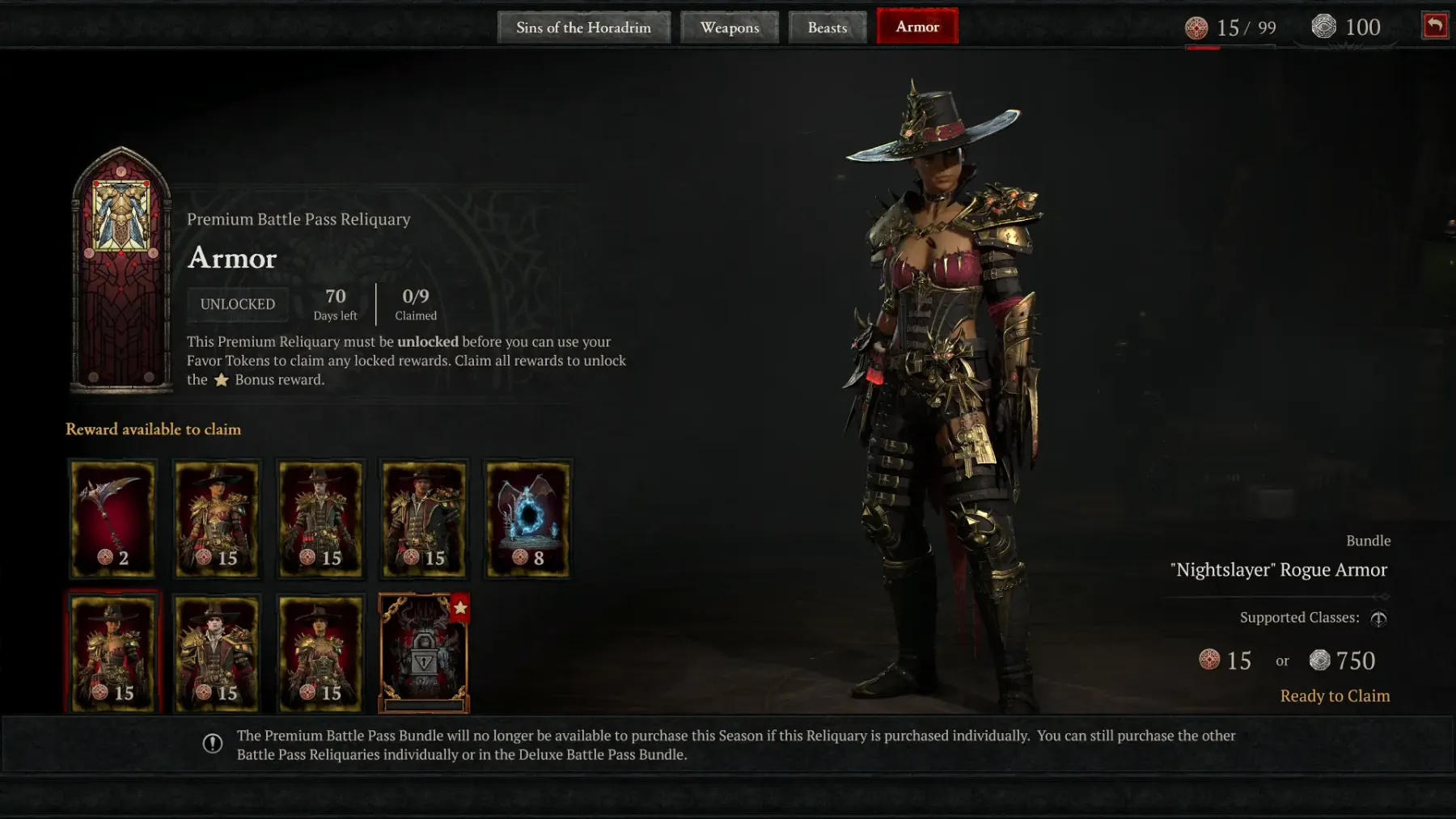Go back using the red return arrow
This screenshot has width=1456, height=819.
pyautogui.click(x=1435, y=26)
